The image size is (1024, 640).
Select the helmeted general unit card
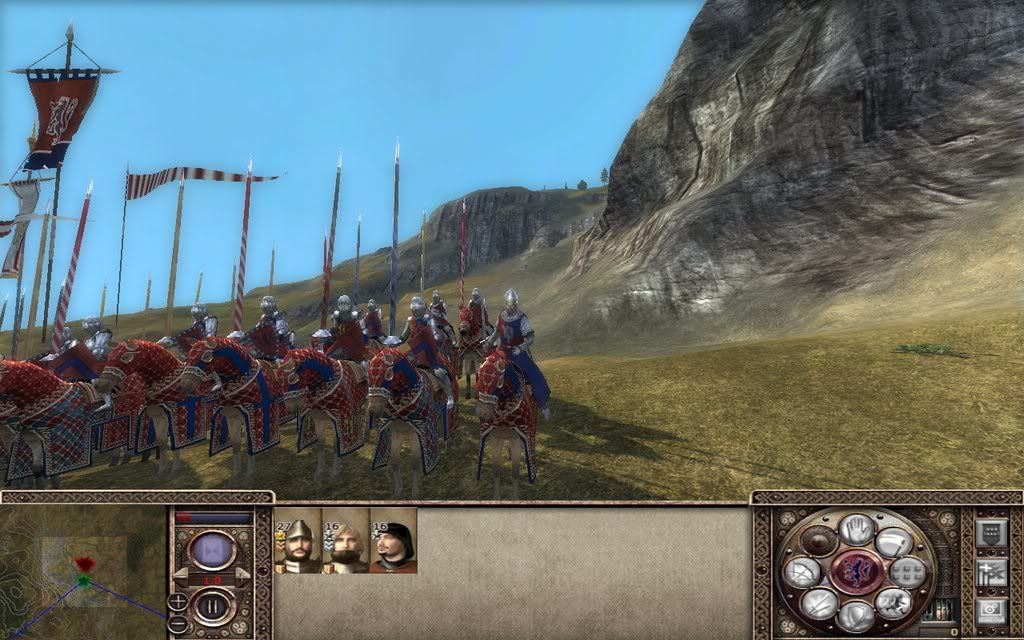coord(297,541)
